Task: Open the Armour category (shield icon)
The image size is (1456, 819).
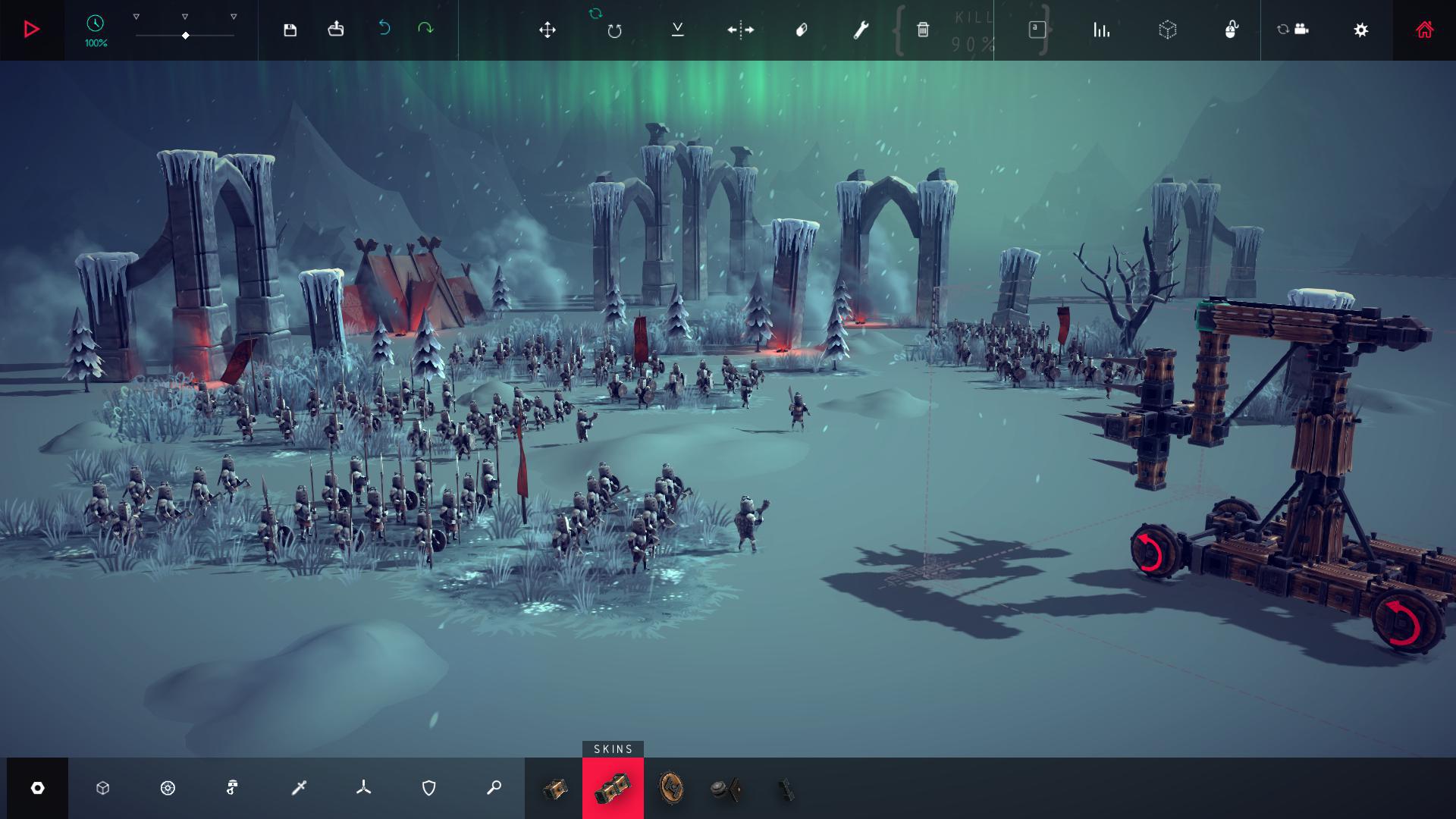Action: pos(428,789)
